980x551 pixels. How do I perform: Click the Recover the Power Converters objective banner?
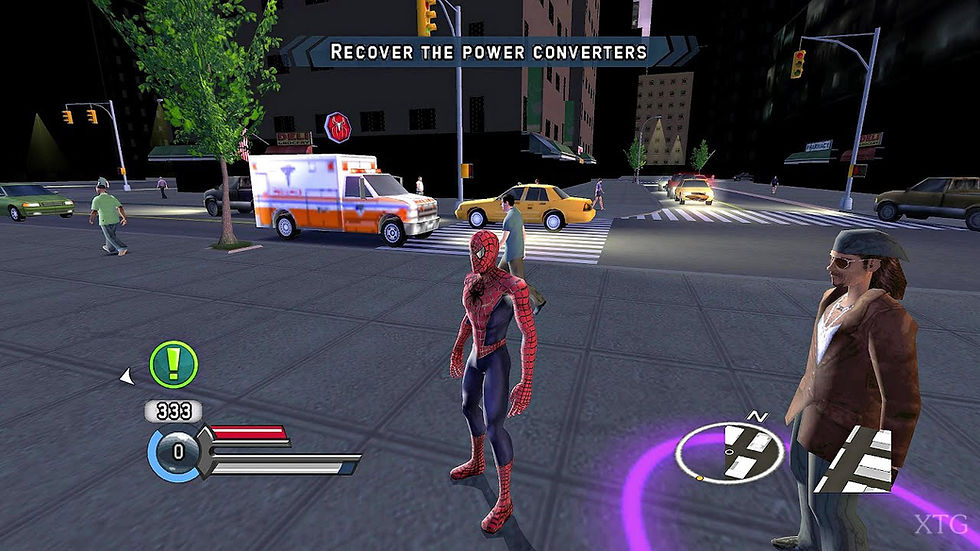click(489, 51)
